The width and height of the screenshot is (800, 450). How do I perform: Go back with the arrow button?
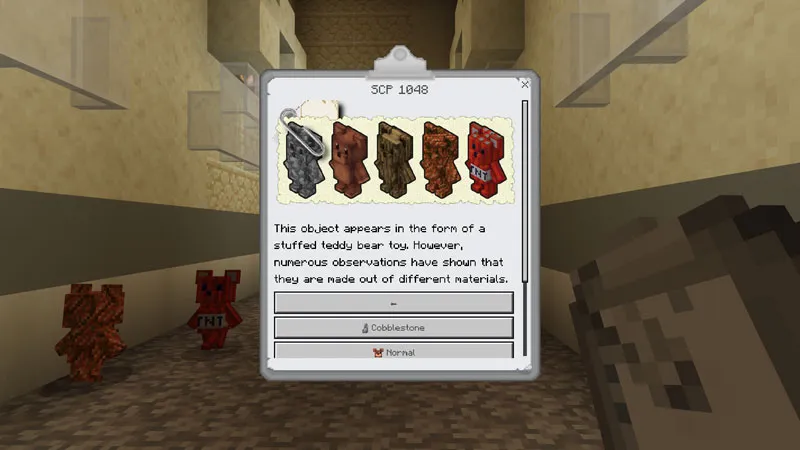[x=393, y=303]
